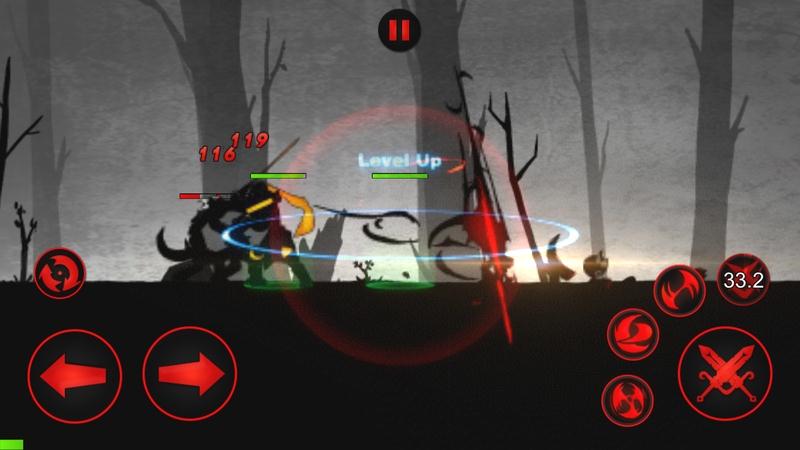The height and width of the screenshot is (450, 800).
Task: Pause the game with the top button
Action: [x=399, y=30]
